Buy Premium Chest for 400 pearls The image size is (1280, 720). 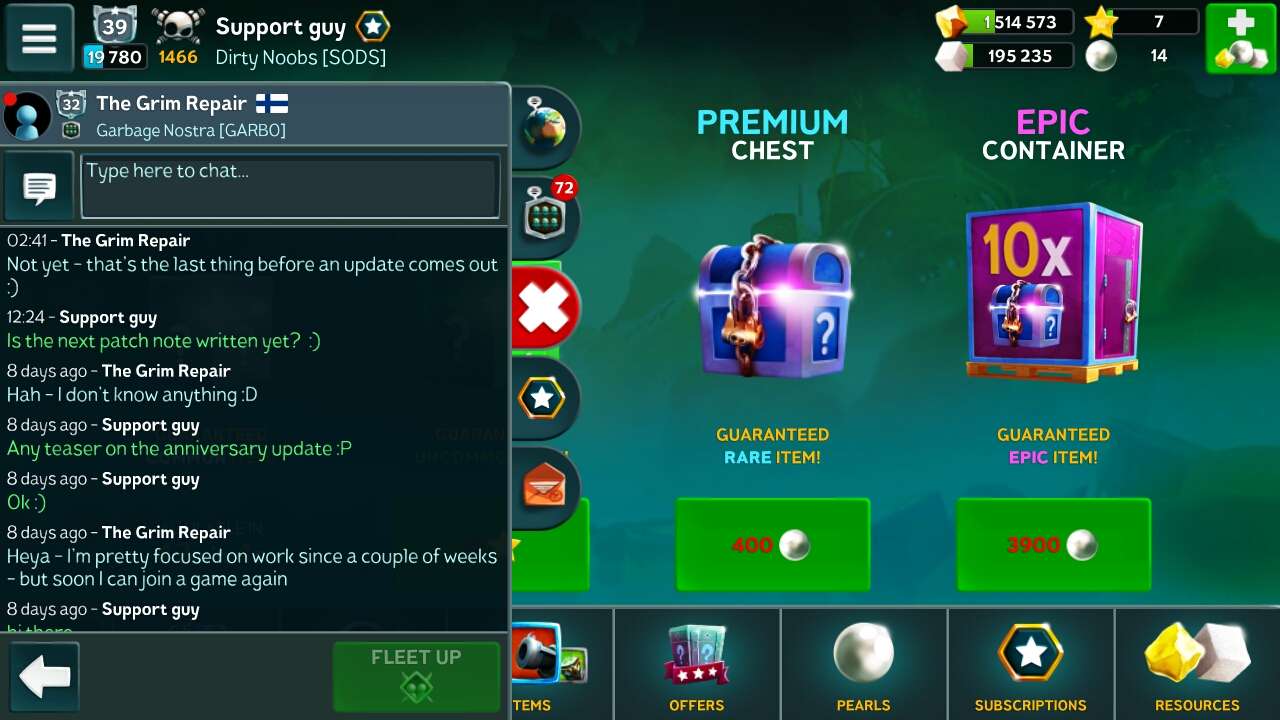[x=772, y=545]
